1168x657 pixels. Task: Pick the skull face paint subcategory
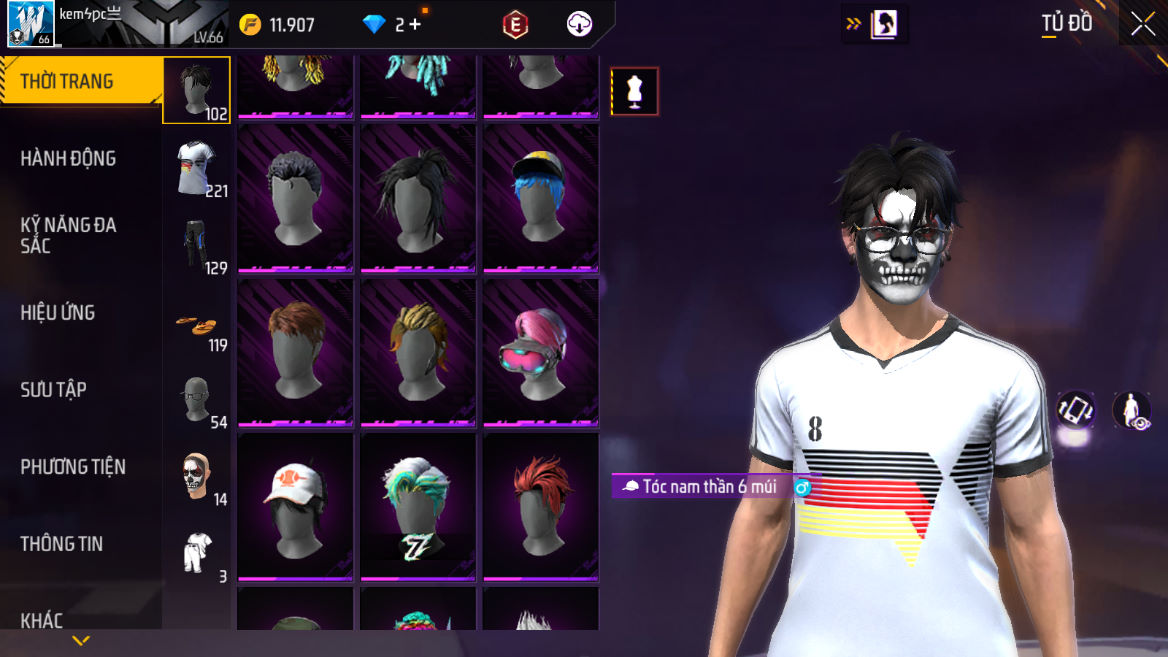pyautogui.click(x=197, y=476)
